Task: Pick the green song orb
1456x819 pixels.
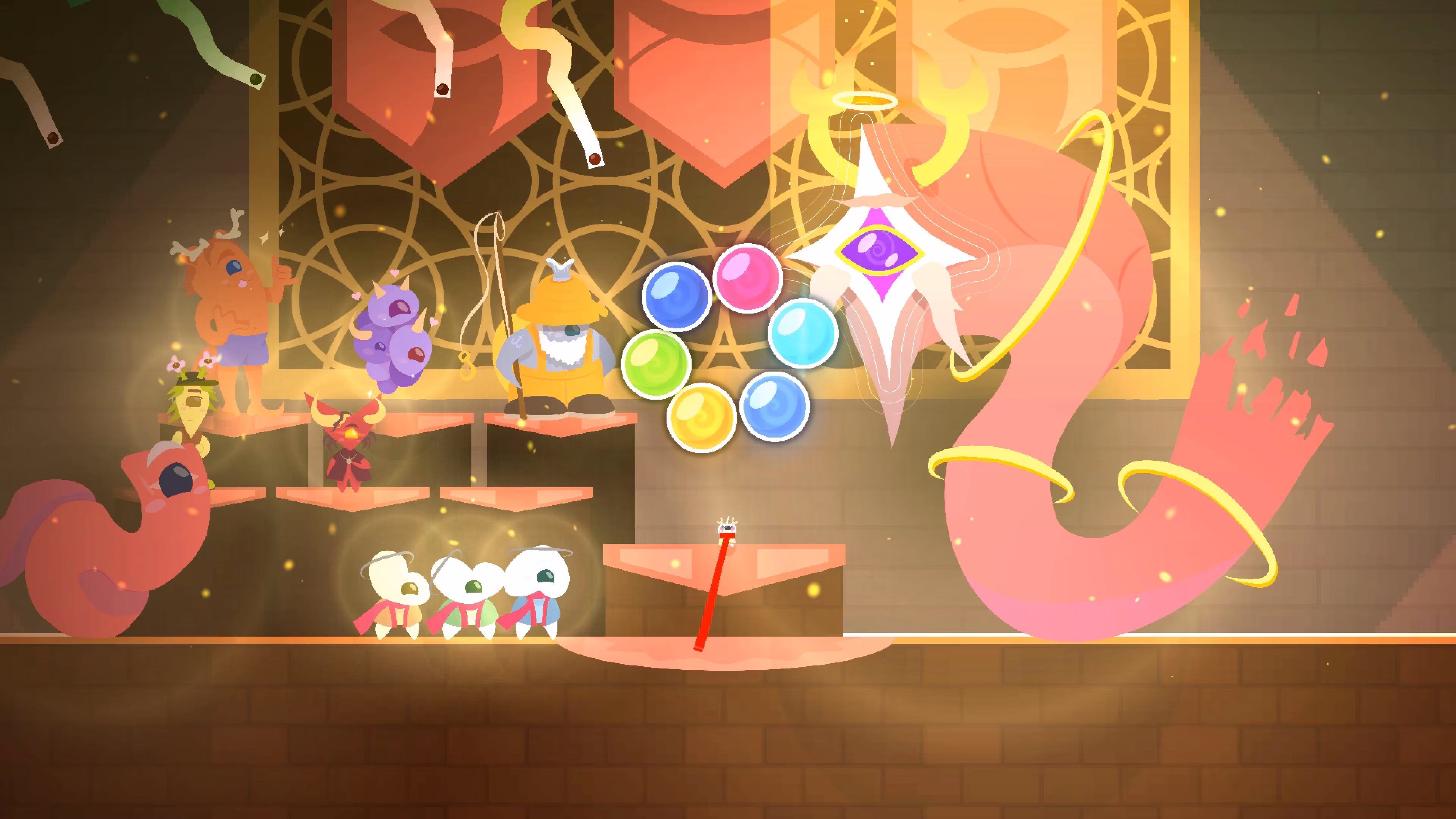Action: (x=656, y=364)
